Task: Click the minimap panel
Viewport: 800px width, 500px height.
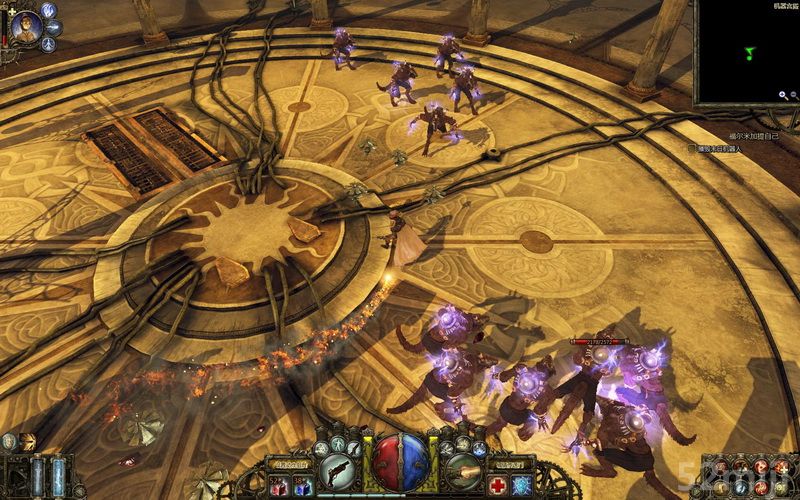Action: coord(747,50)
